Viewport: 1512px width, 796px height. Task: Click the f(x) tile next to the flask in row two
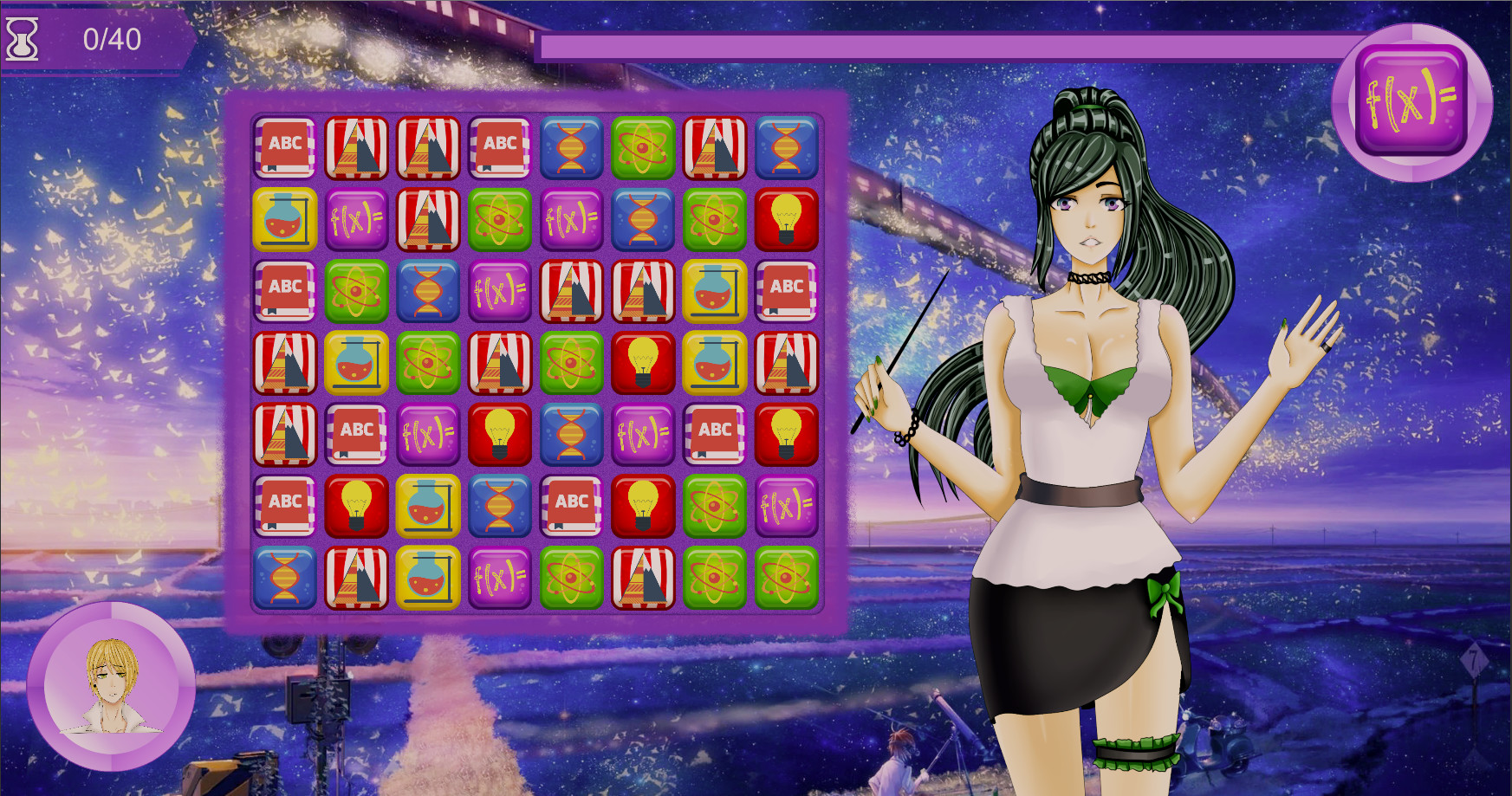356,218
